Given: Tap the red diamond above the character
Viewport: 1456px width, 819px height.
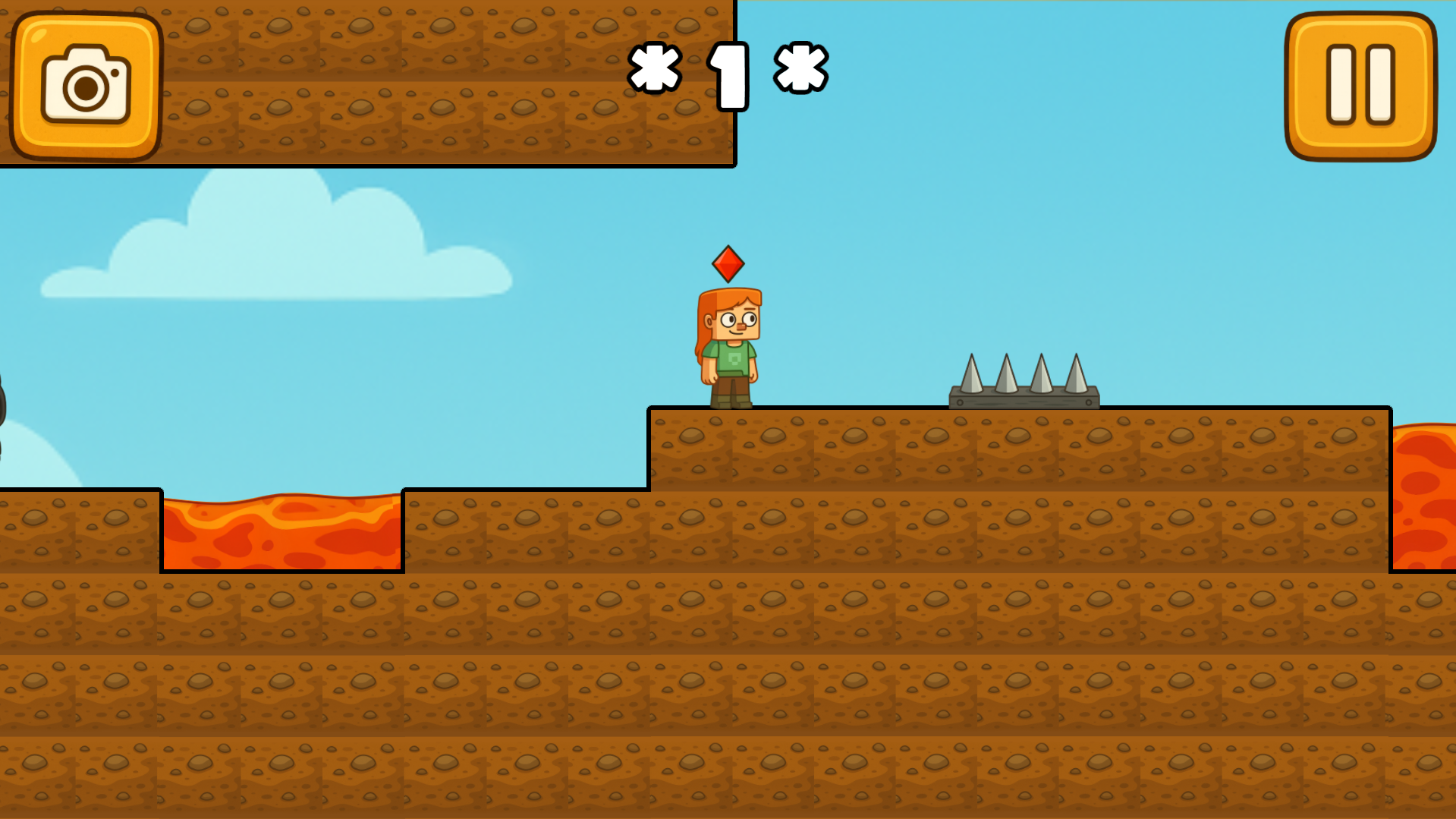Looking at the screenshot, I should click(x=729, y=264).
